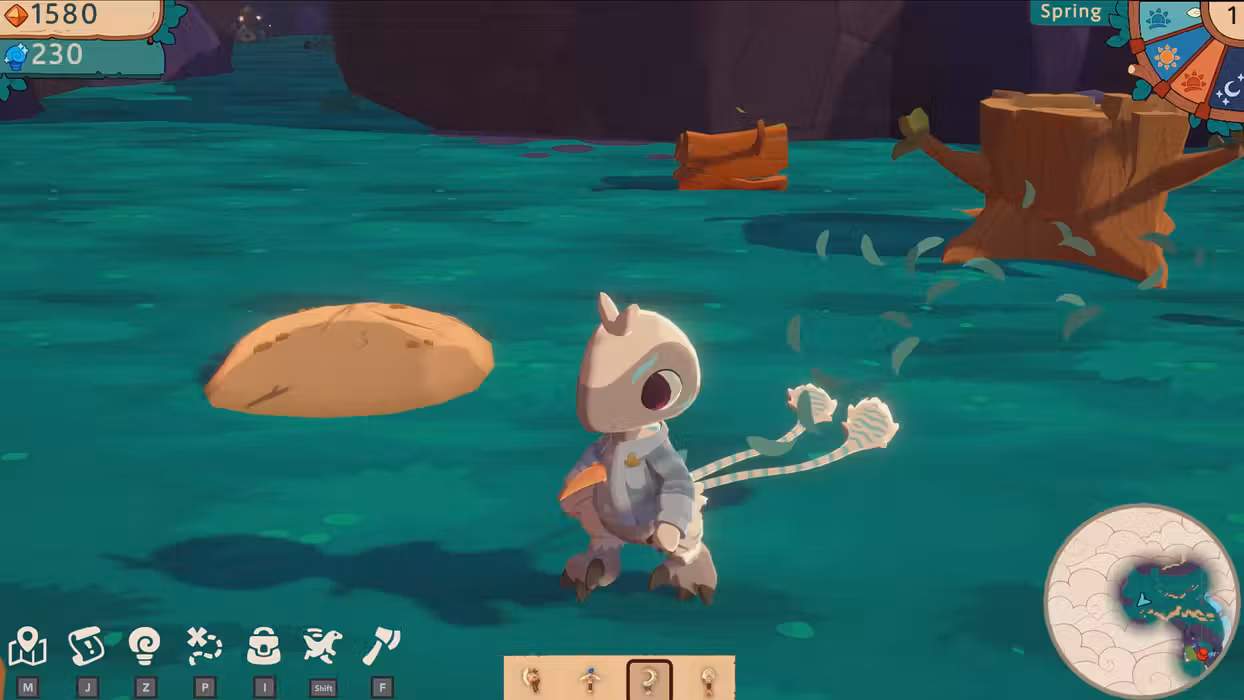Choose the axe tool icon

pyautogui.click(x=381, y=647)
